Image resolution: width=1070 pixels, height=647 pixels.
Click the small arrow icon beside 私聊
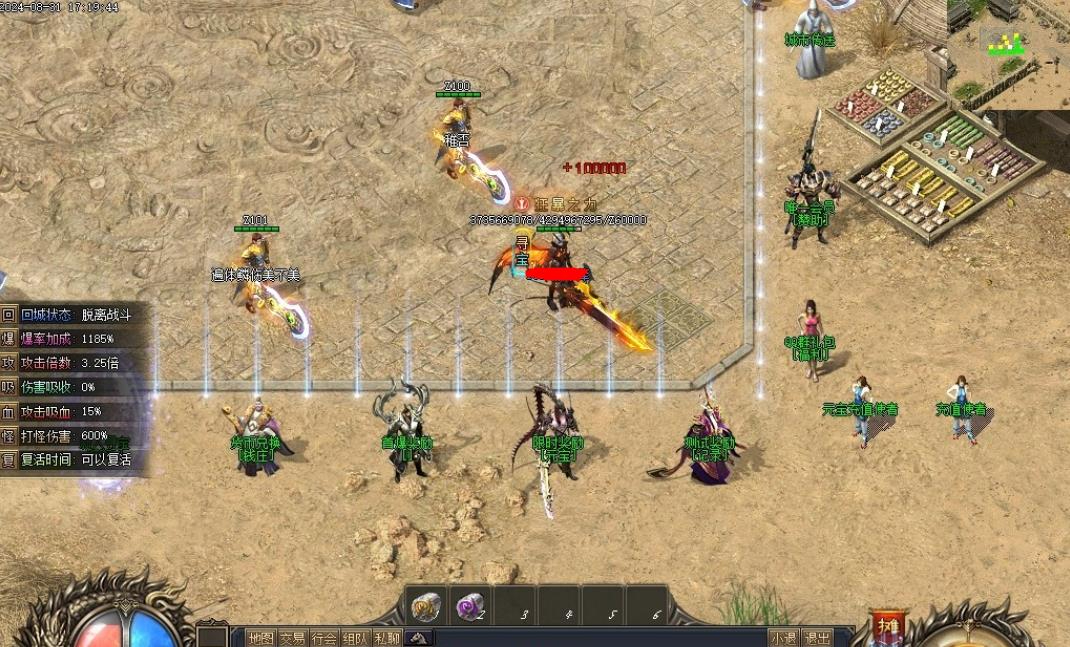(x=420, y=638)
